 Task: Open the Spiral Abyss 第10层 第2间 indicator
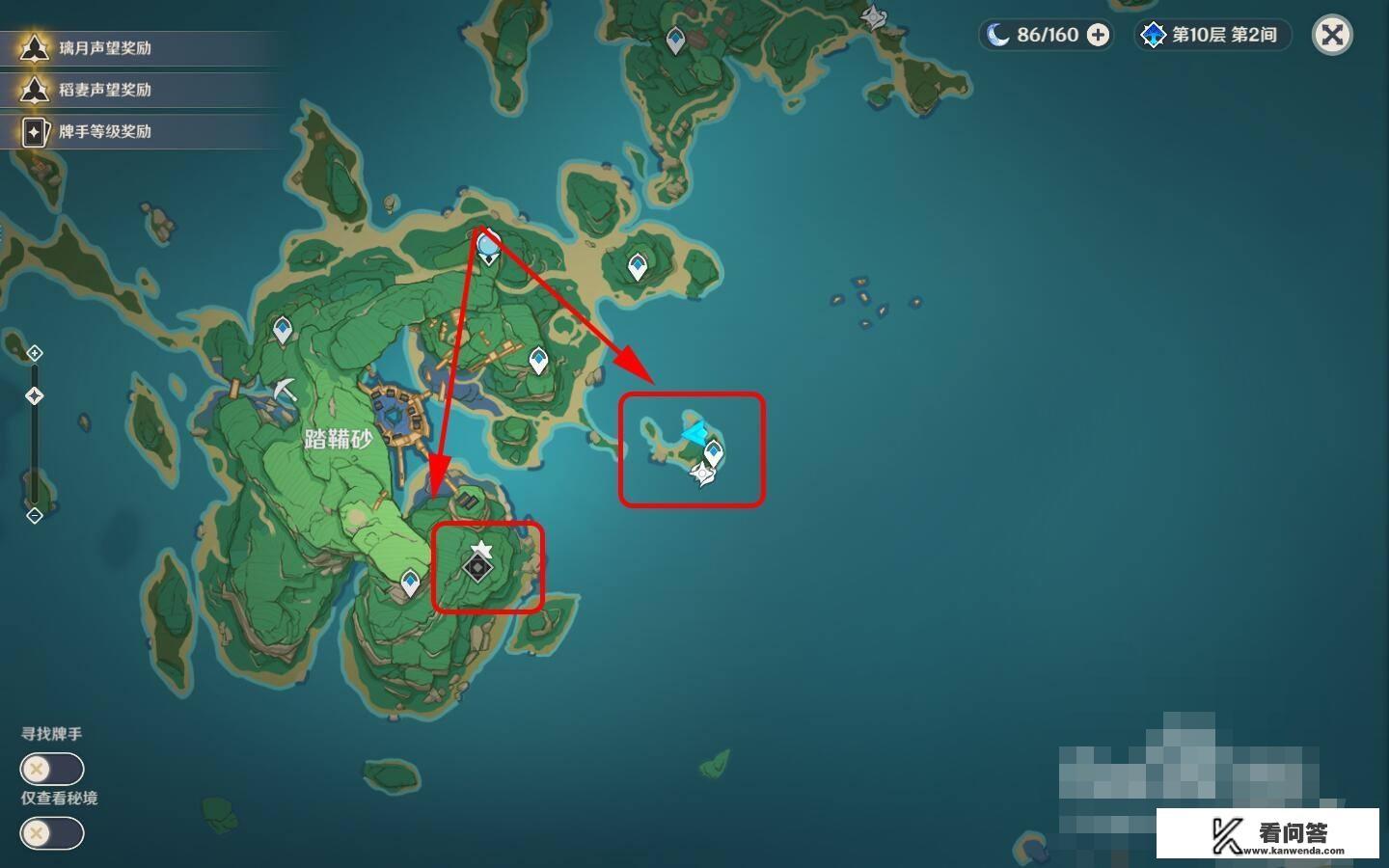coord(1212,36)
